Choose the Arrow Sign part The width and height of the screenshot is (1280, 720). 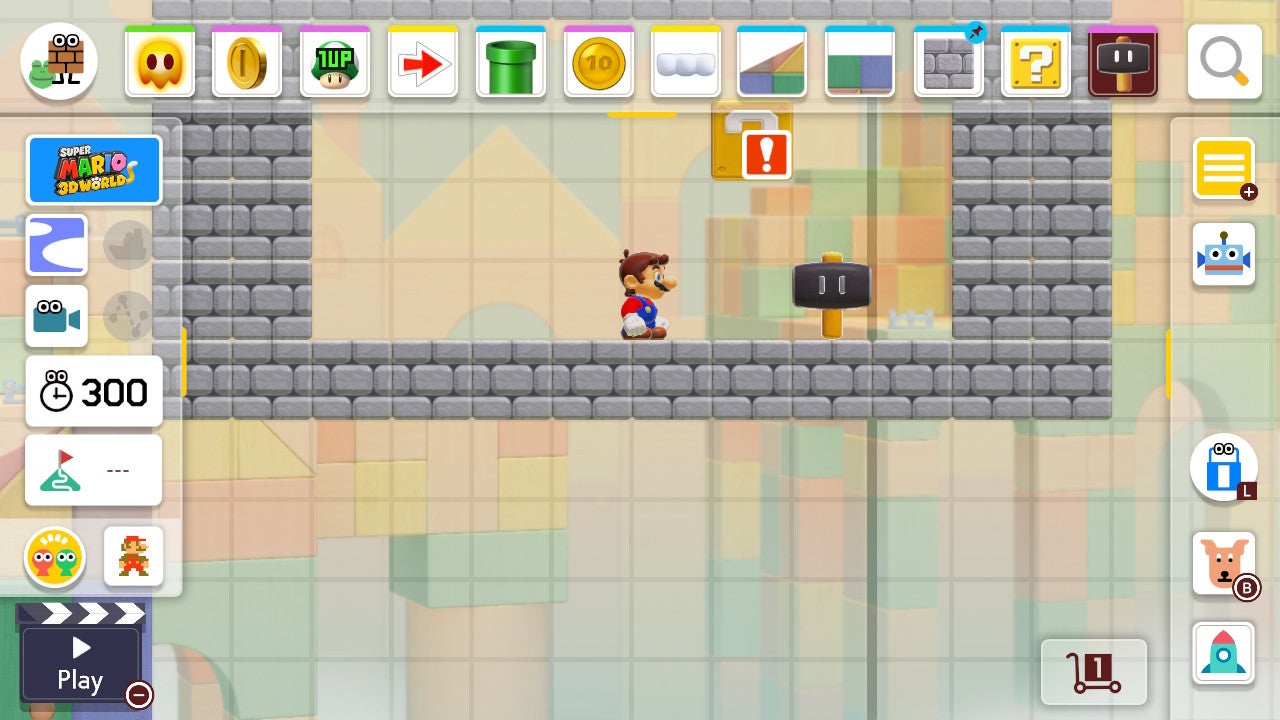click(x=423, y=61)
